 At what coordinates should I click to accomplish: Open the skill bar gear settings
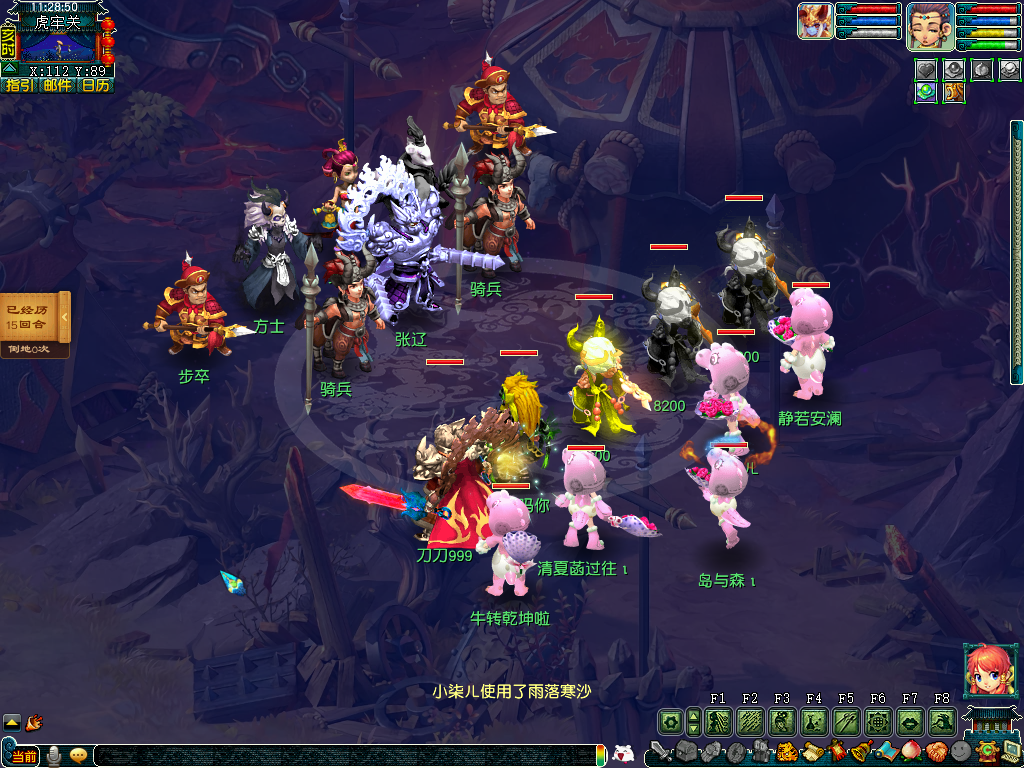click(x=670, y=720)
